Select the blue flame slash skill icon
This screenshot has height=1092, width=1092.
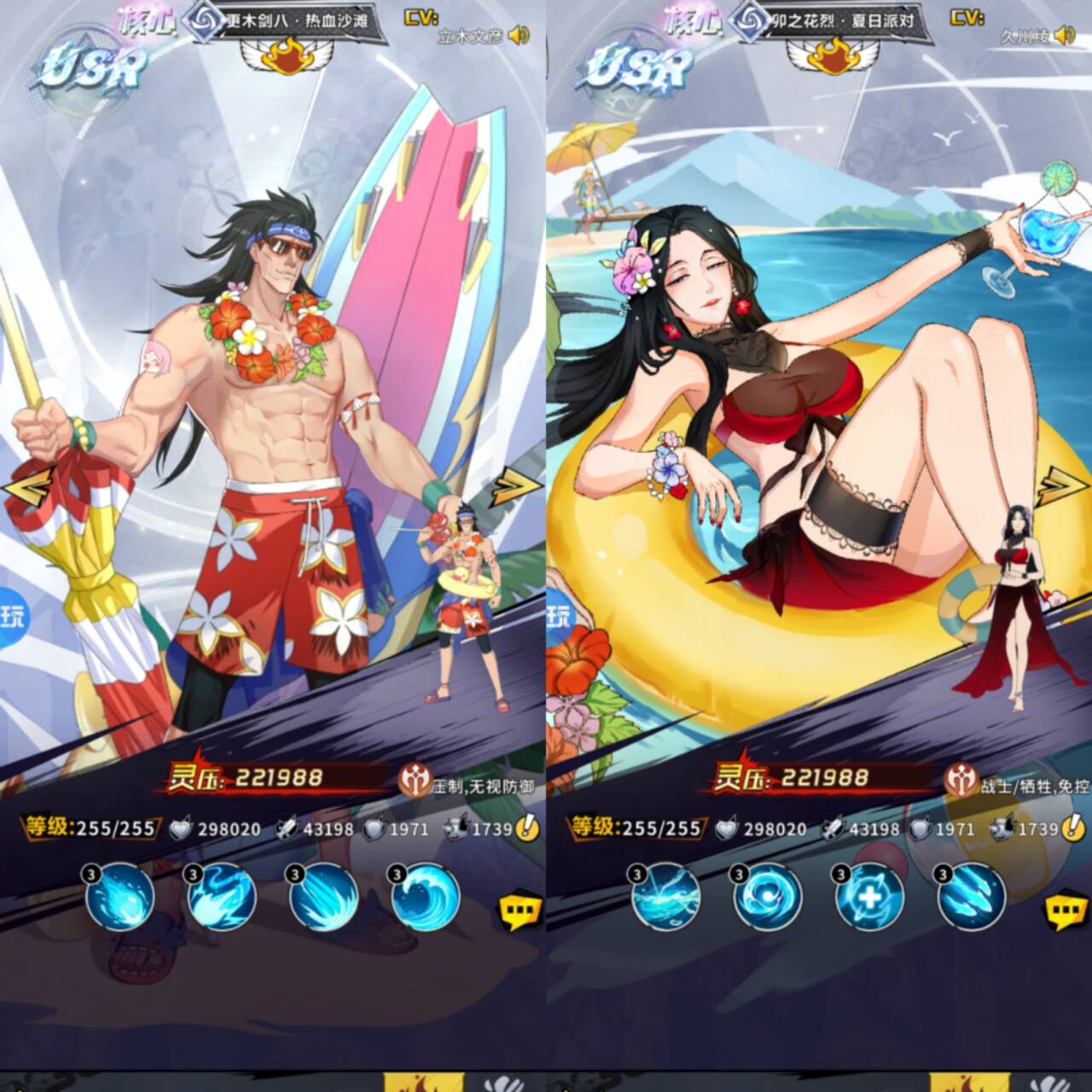coord(222,897)
